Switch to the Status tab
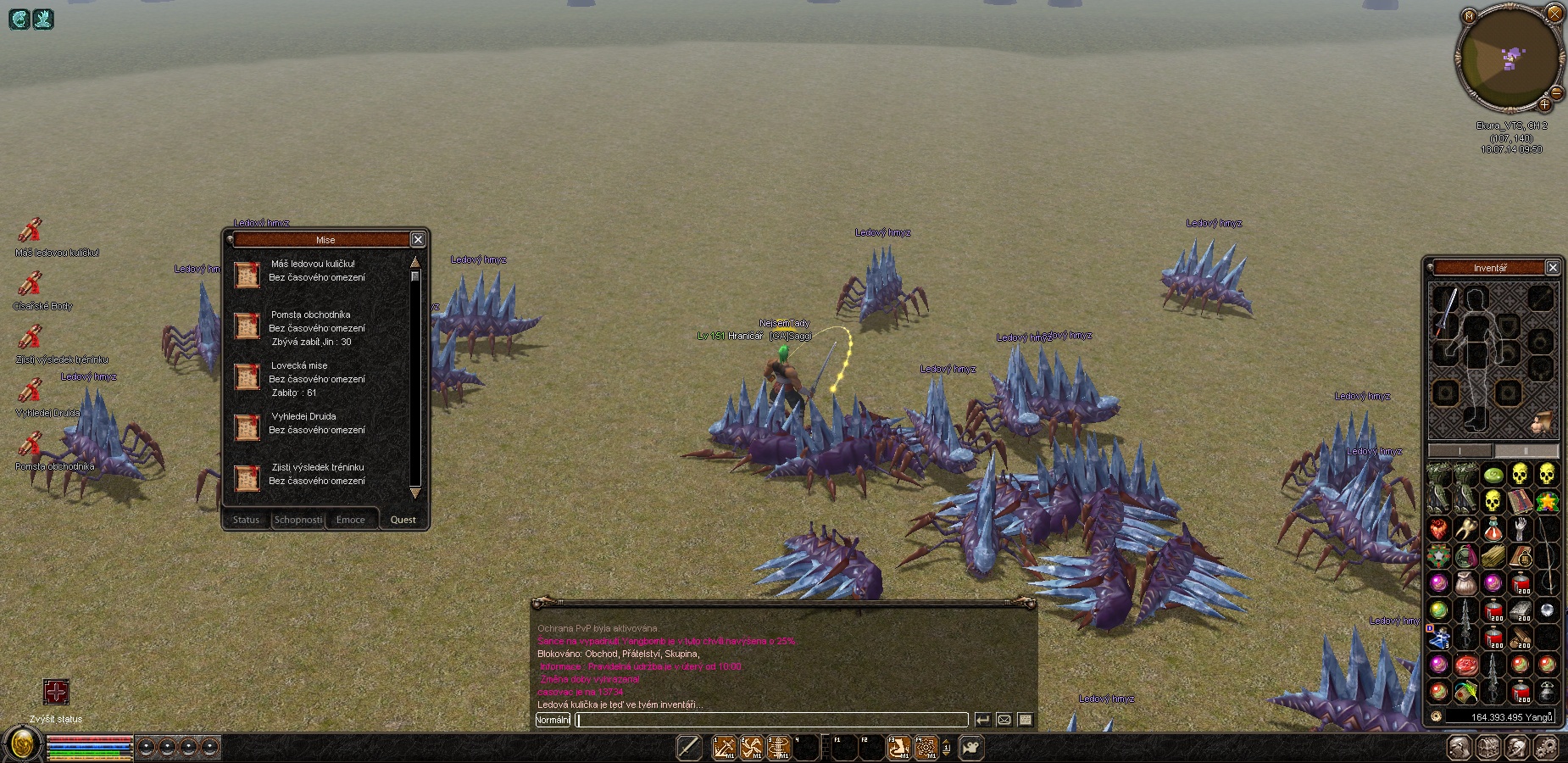The width and height of the screenshot is (1568, 763). (246, 520)
